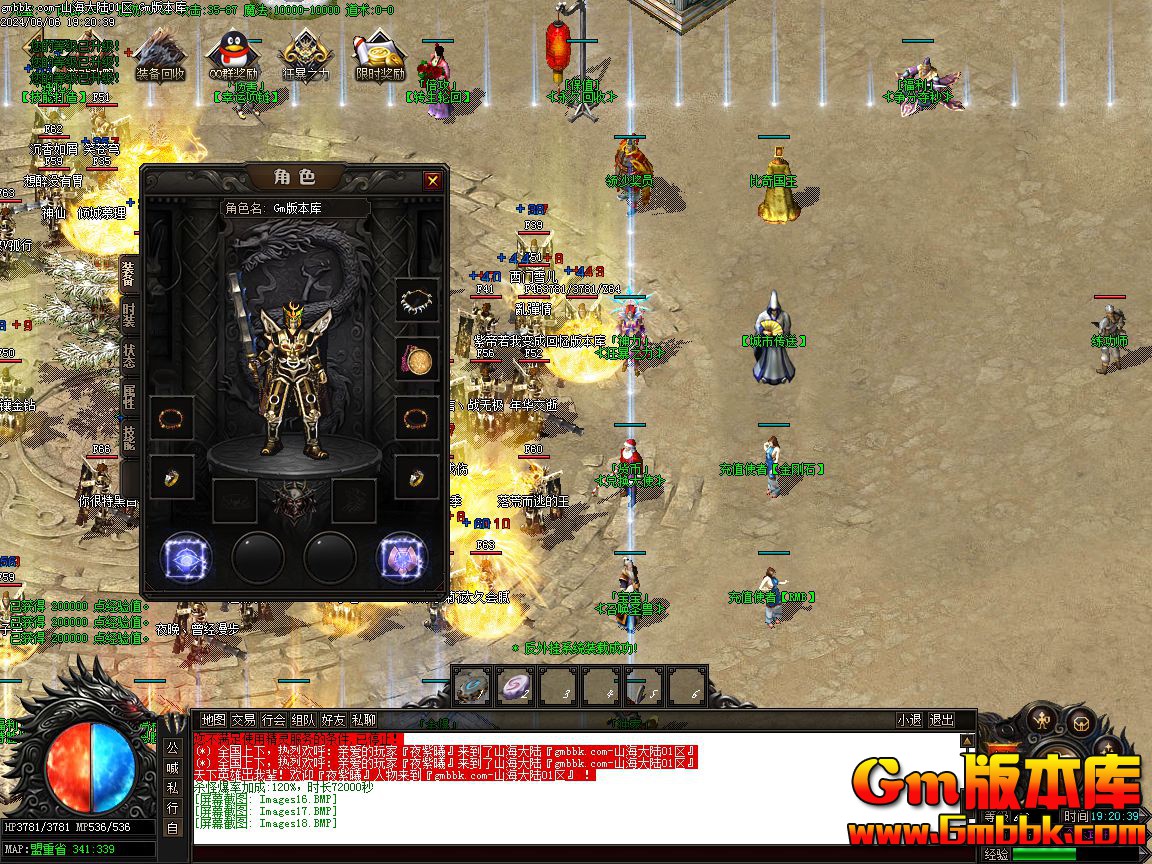The width and height of the screenshot is (1152, 864).
Task: Select the 喊 shout chat channel
Action: [x=172, y=768]
